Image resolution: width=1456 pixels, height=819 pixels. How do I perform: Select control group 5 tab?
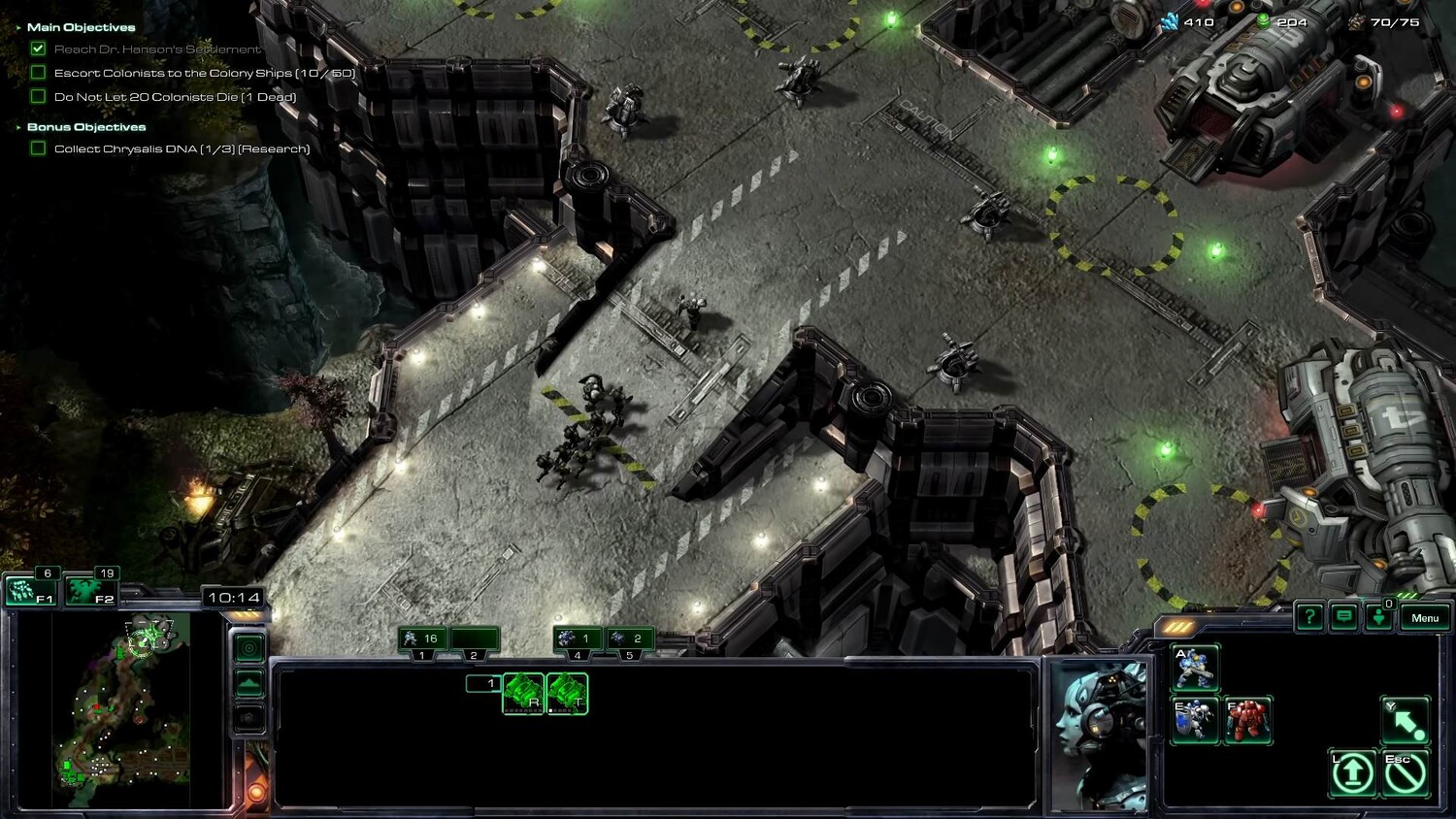point(629,639)
